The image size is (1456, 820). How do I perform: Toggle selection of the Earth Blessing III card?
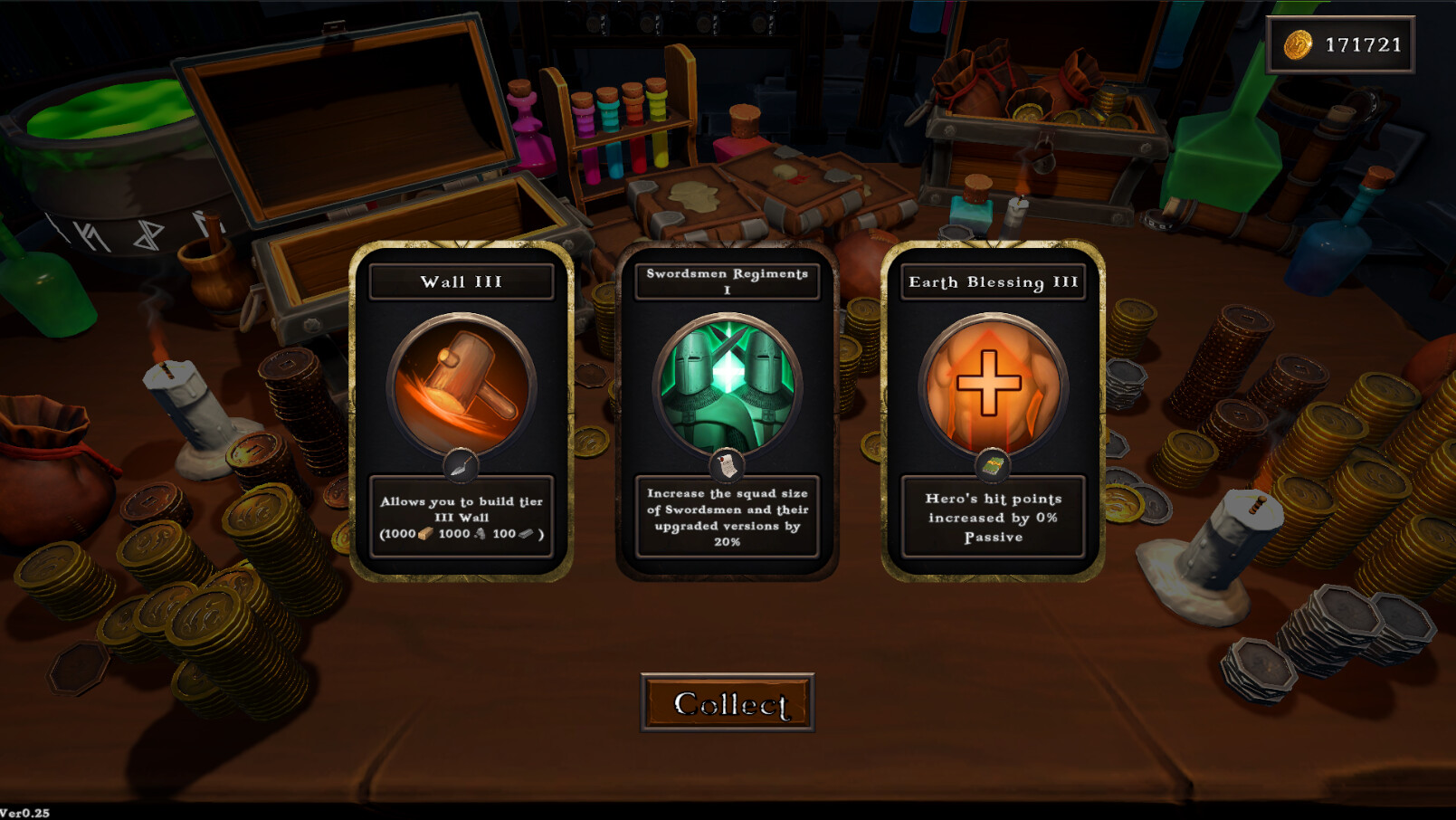(x=993, y=407)
